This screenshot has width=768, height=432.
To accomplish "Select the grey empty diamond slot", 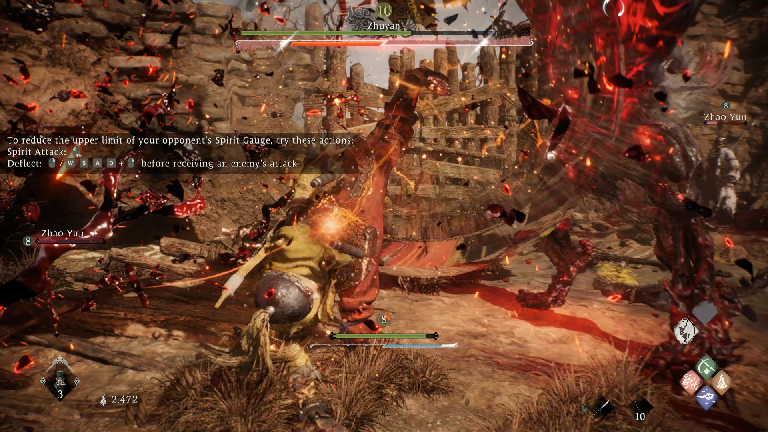I will 707,314.
